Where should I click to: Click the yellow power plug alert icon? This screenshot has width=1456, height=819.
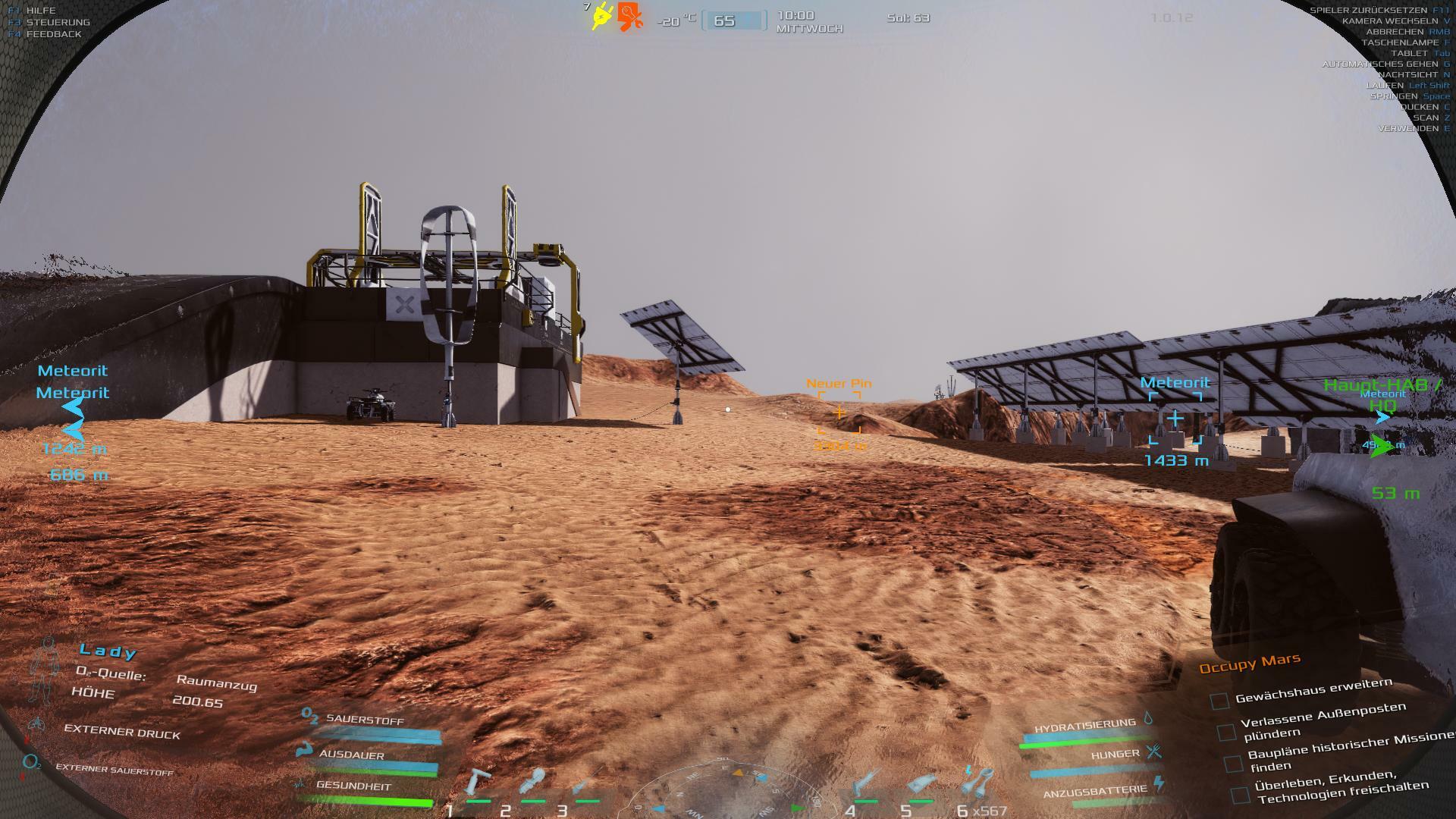tap(603, 16)
